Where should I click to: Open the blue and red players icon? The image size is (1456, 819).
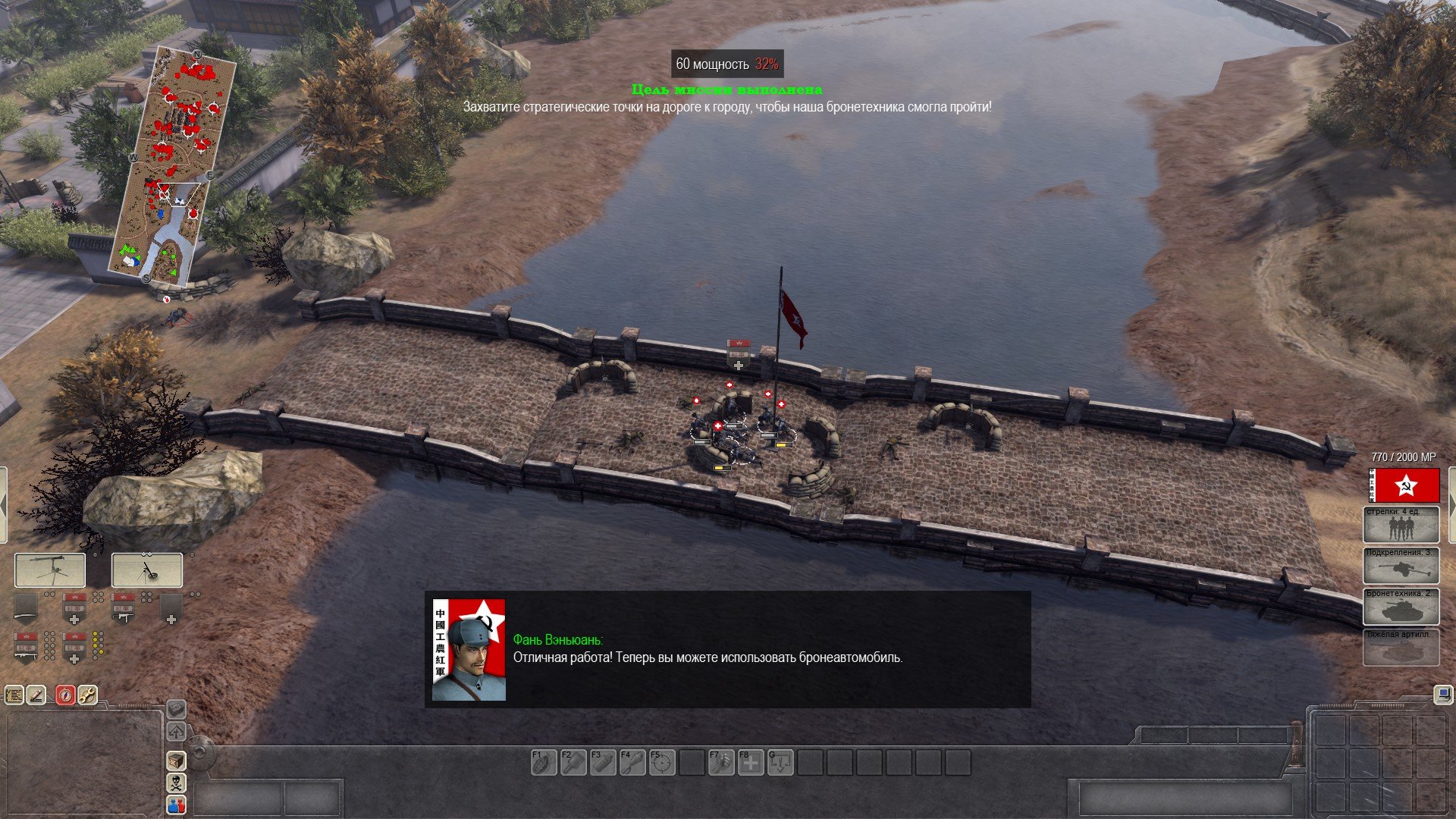176,805
